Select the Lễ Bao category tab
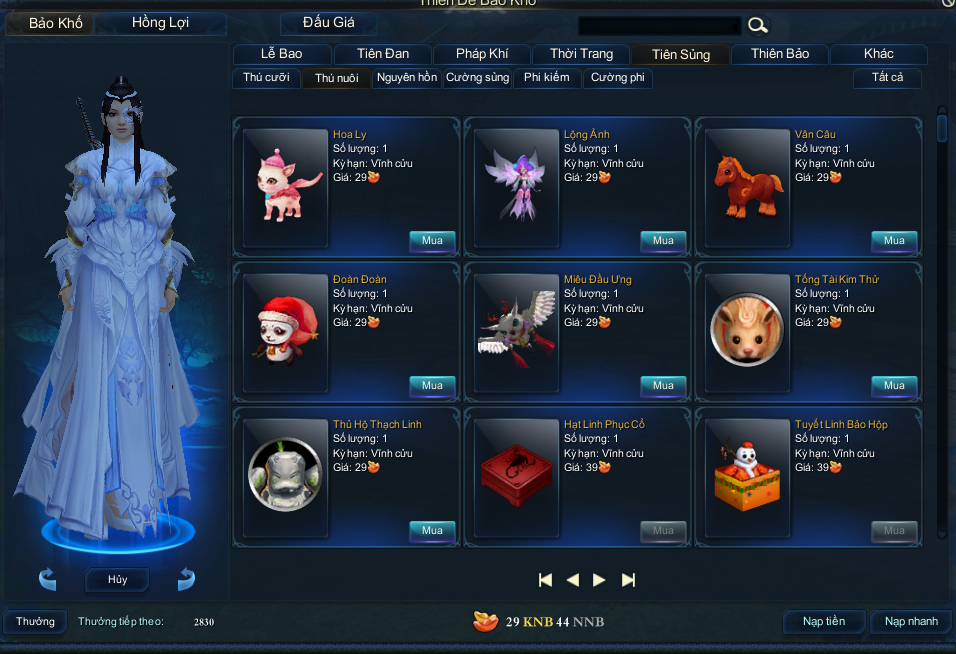This screenshot has width=956, height=654. click(x=281, y=54)
